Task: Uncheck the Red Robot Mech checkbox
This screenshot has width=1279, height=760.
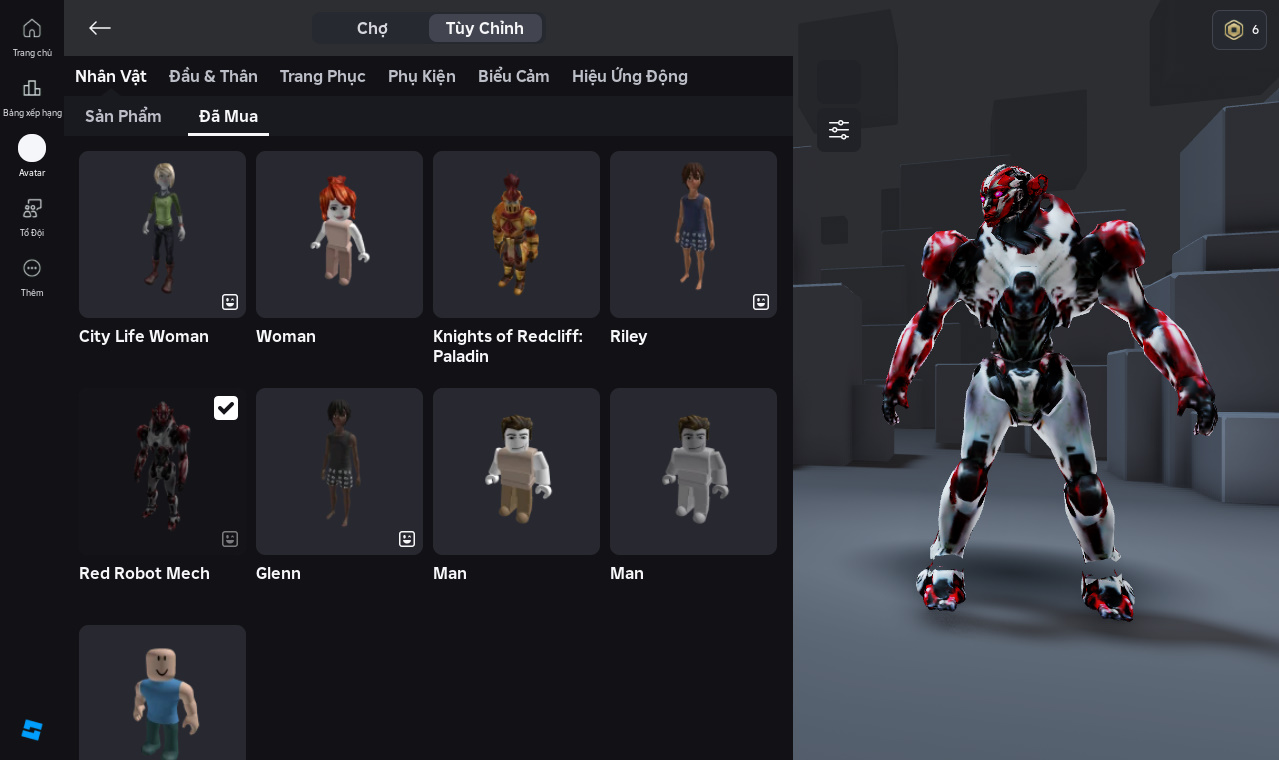Action: click(226, 408)
